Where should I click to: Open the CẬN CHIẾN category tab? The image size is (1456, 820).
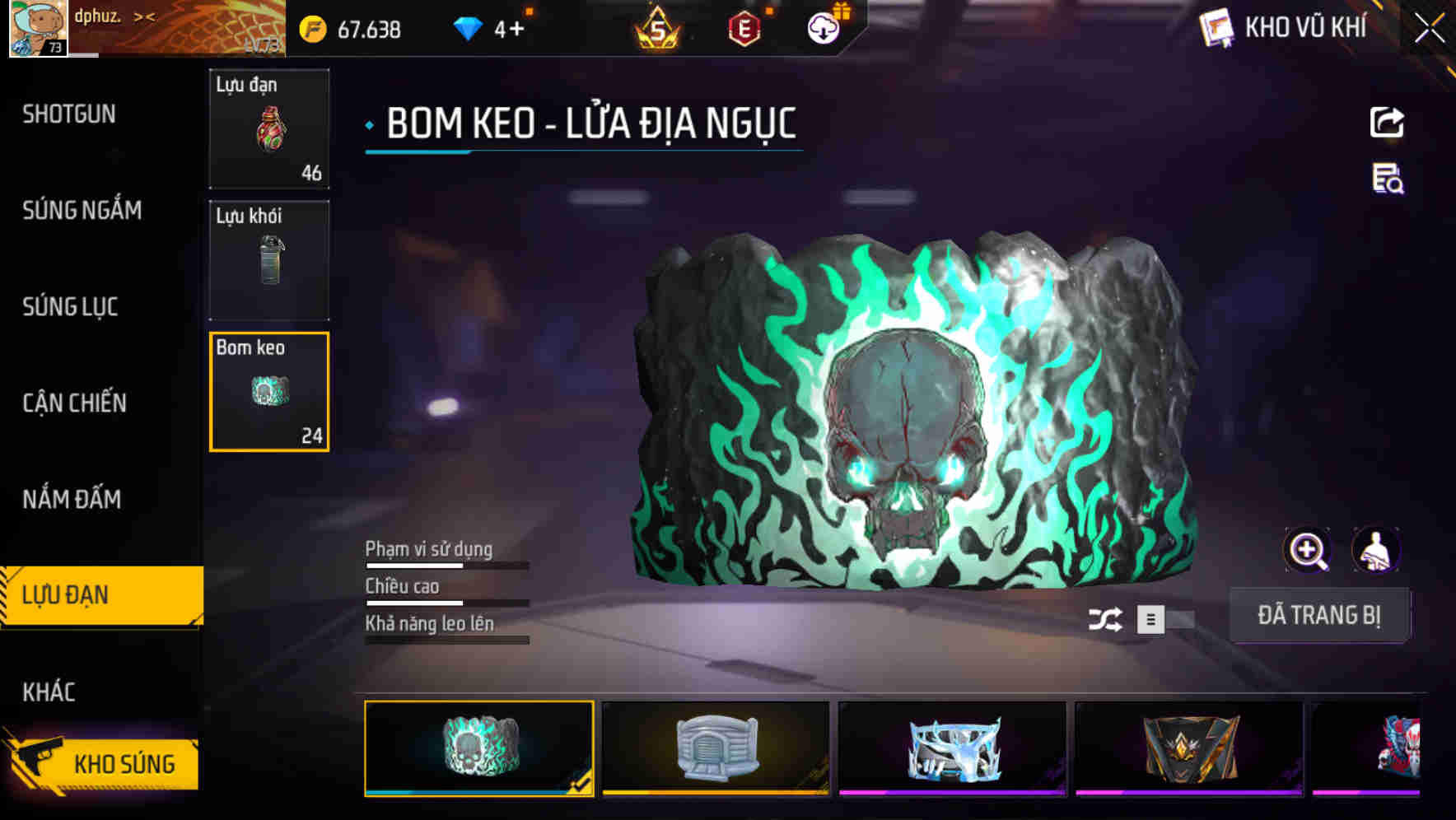[76, 403]
